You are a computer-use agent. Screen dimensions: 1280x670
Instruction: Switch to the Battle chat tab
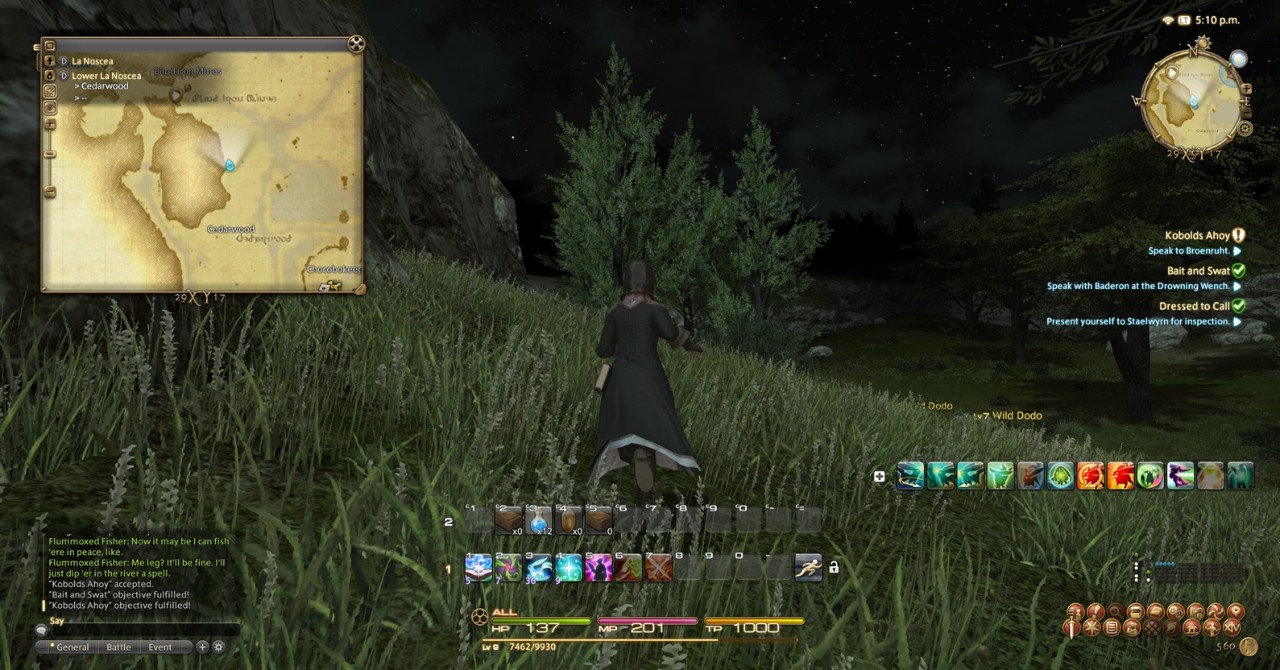pyautogui.click(x=118, y=647)
